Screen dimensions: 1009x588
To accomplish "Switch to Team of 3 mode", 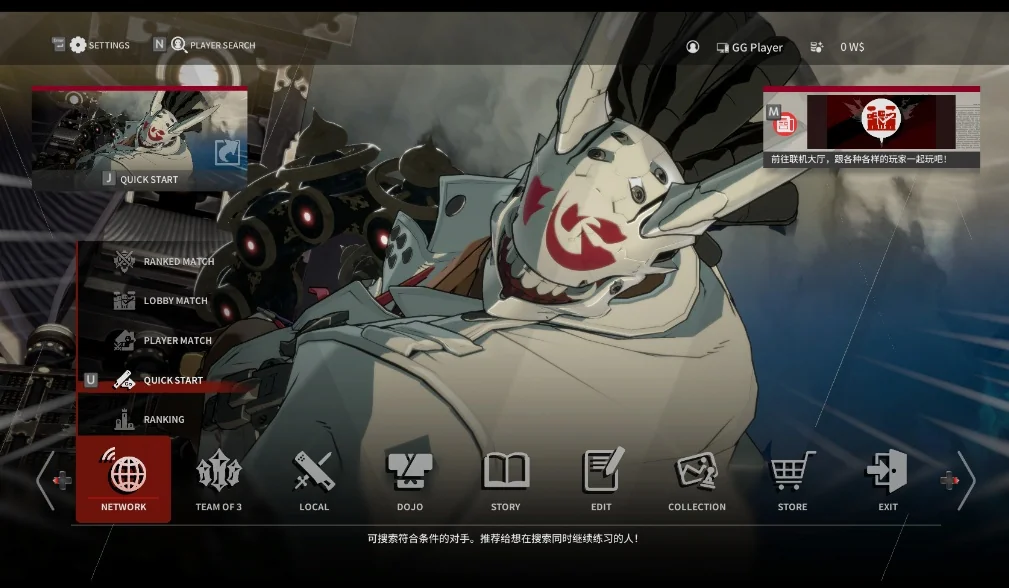I will (218, 479).
